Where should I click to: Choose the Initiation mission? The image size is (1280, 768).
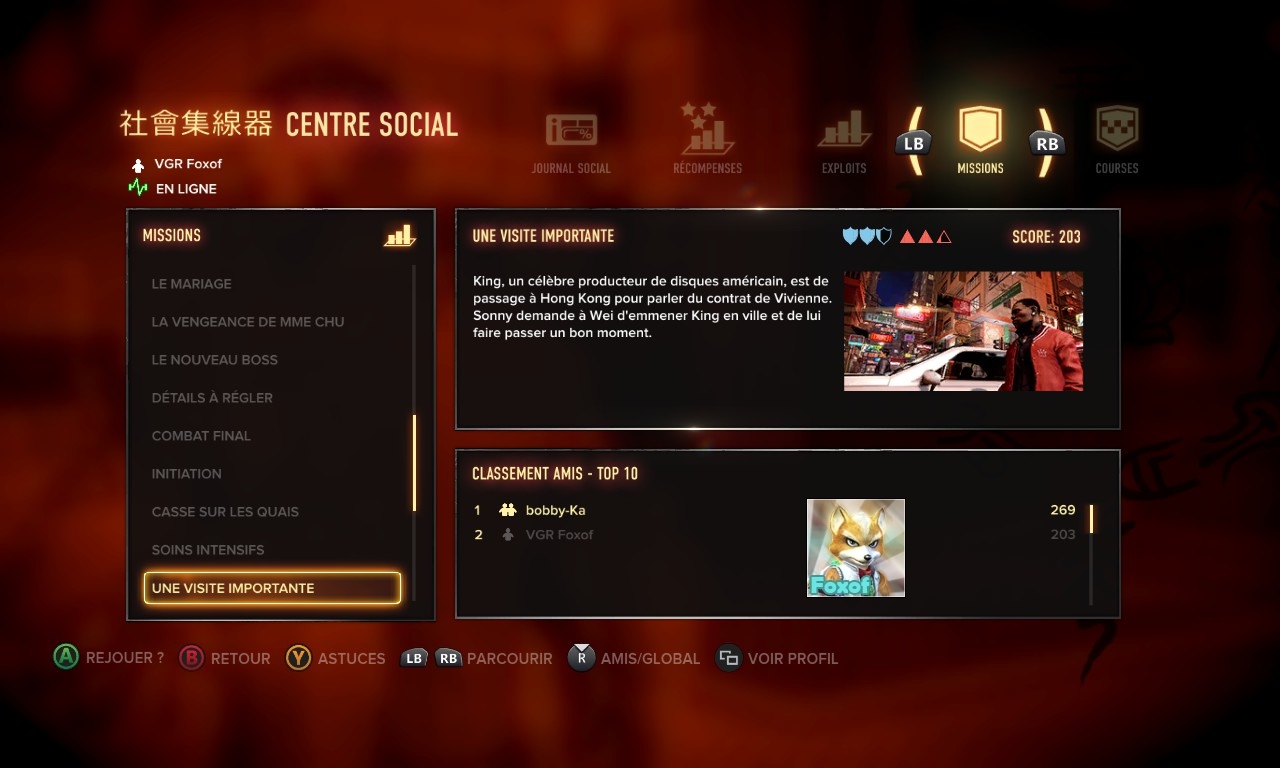point(187,474)
